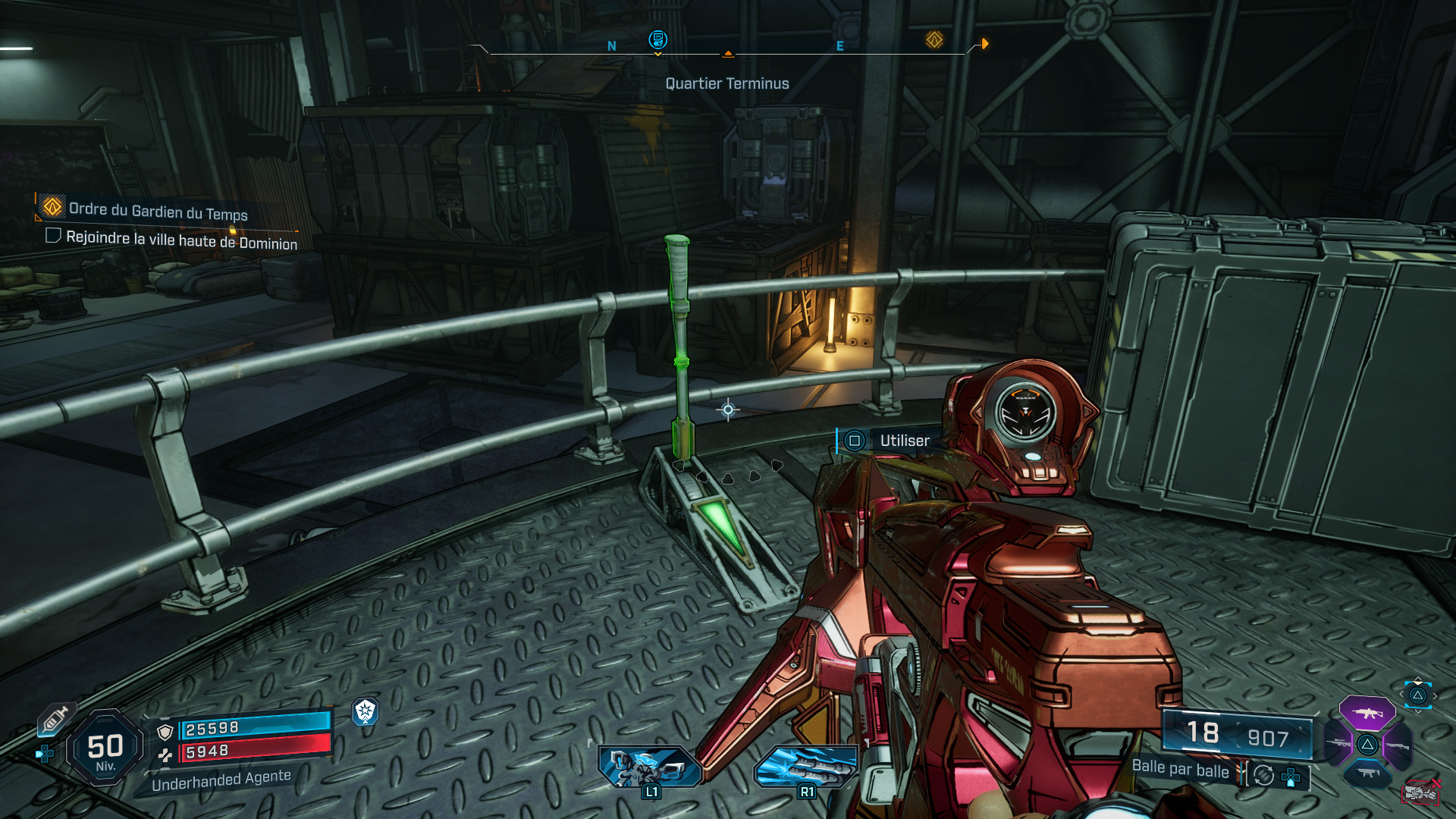1456x819 pixels.
Task: Select the assault rifle on the weapon wheel
Action: click(1367, 714)
